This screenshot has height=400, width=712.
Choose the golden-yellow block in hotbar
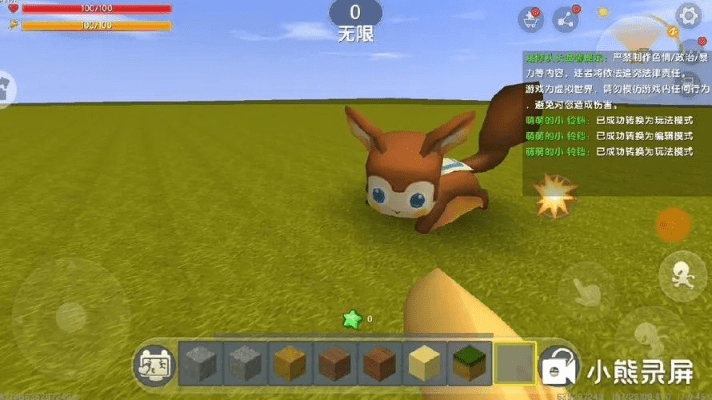click(288, 362)
